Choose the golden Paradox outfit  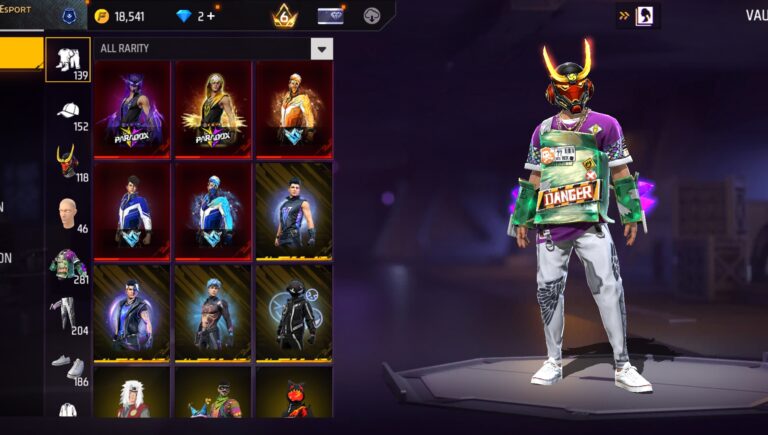(212, 108)
